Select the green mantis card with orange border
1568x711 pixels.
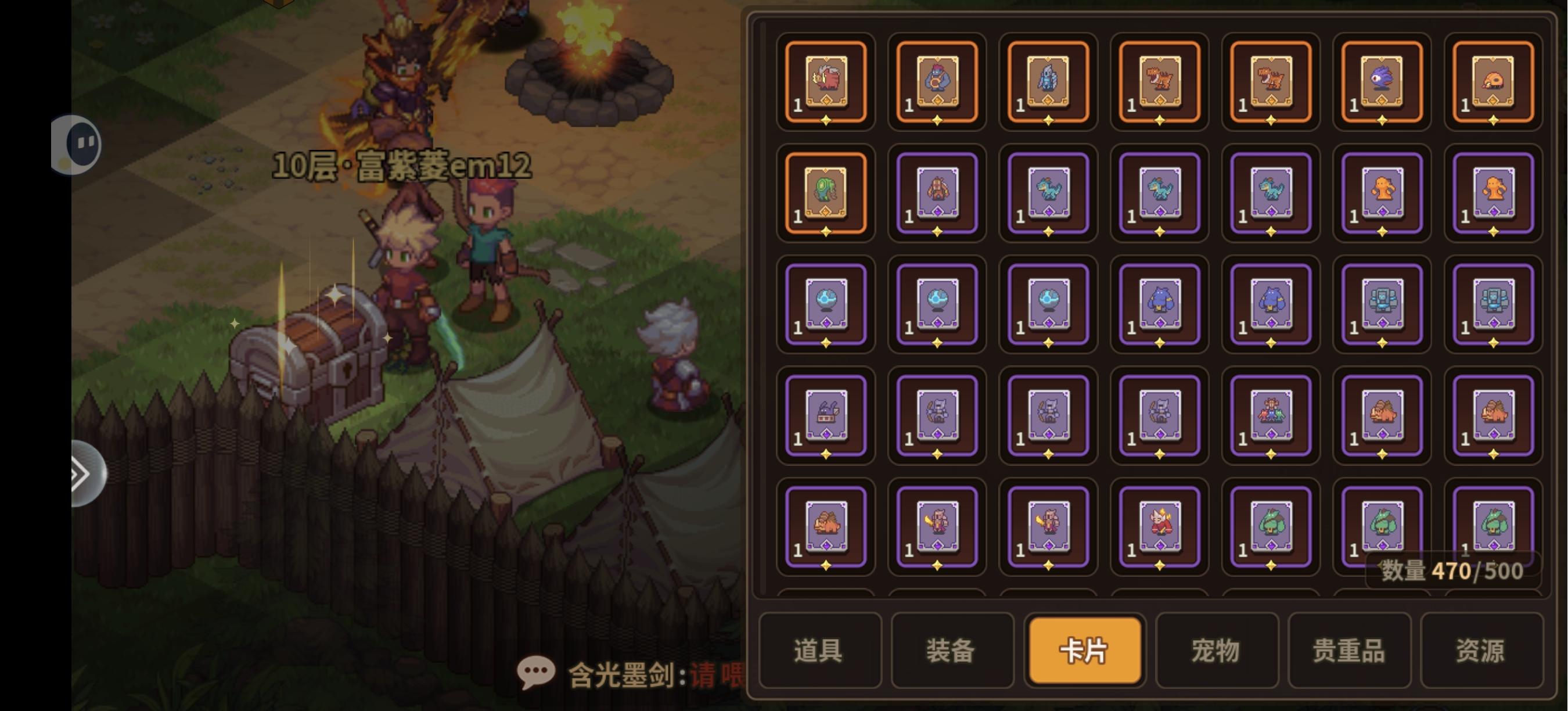tap(826, 193)
